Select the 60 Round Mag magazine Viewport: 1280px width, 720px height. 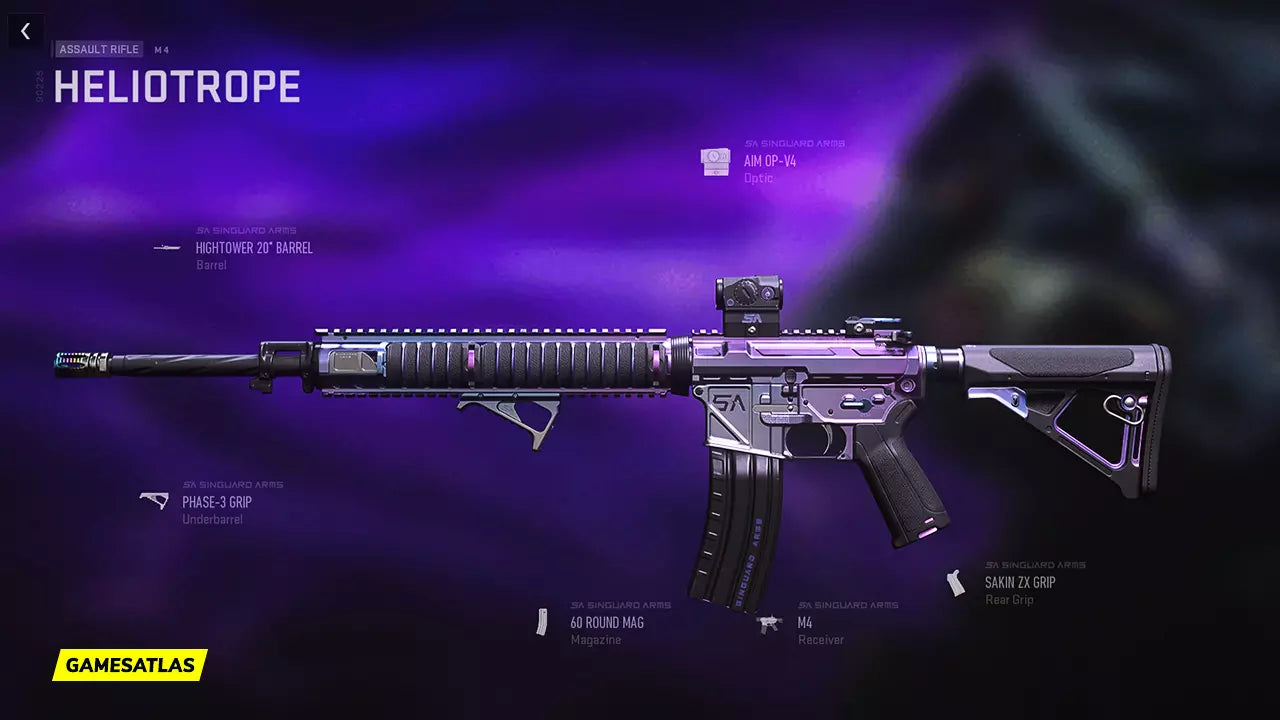[606, 622]
